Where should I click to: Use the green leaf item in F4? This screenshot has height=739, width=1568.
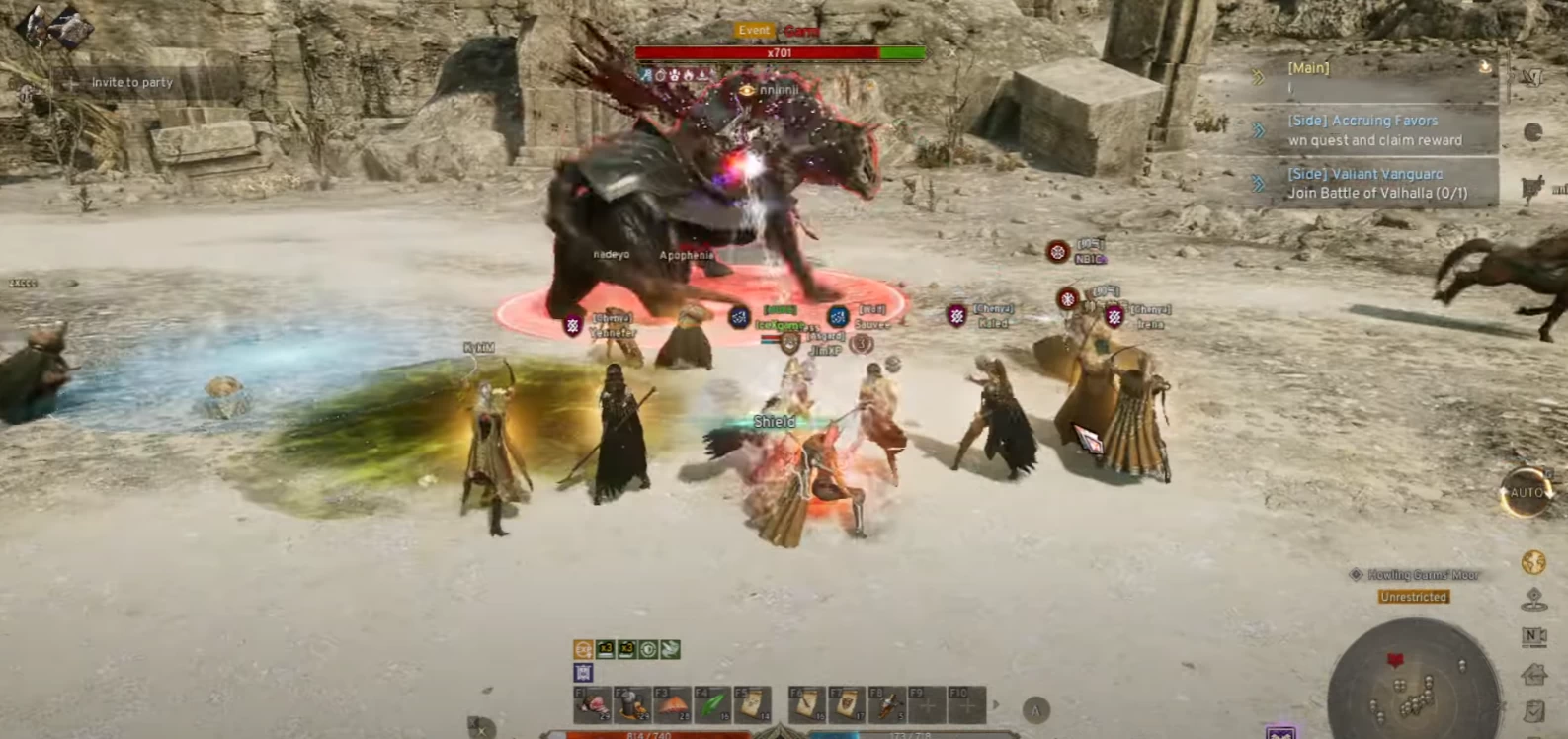pyautogui.click(x=711, y=705)
